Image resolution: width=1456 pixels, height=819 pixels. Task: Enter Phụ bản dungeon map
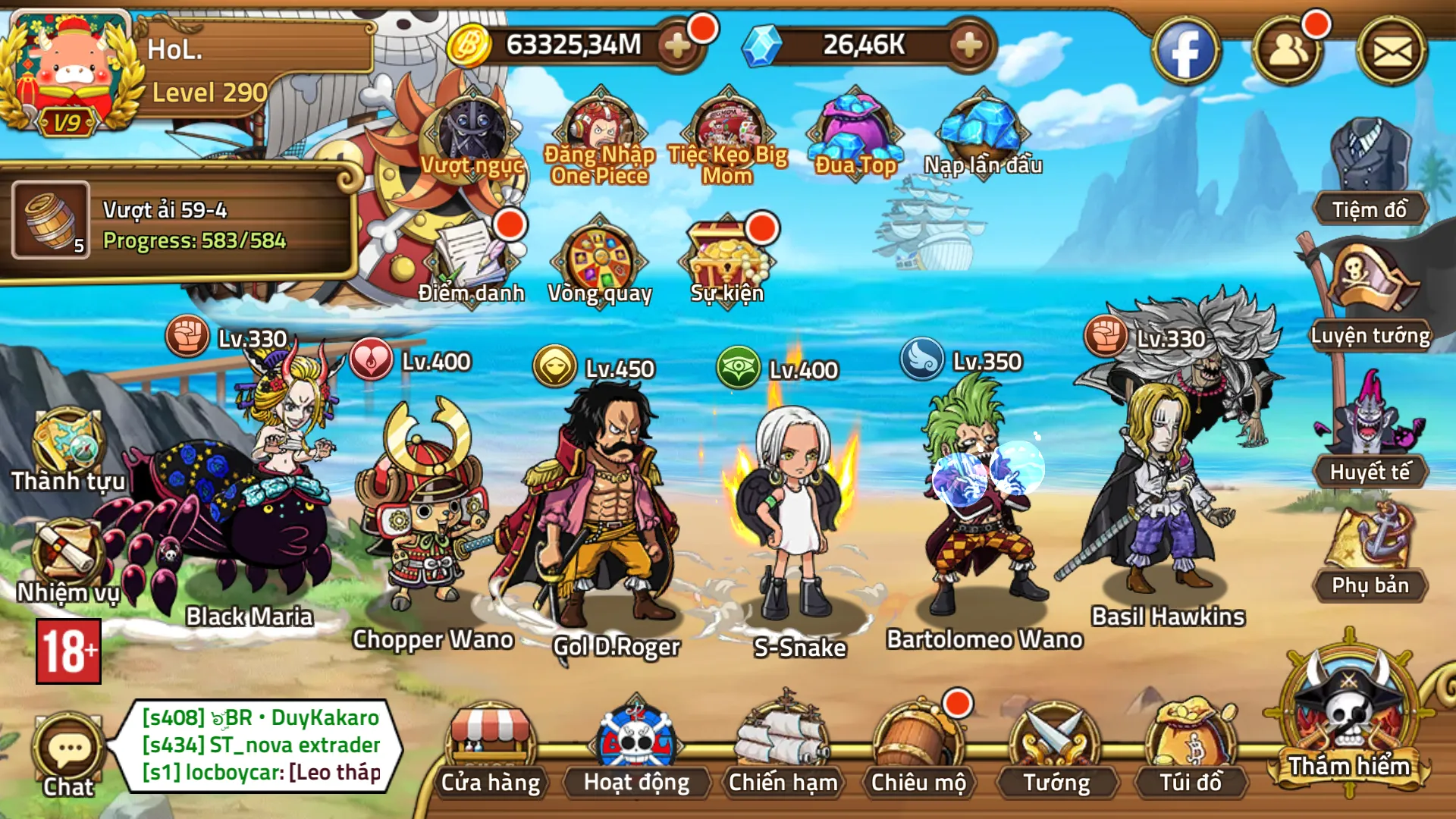point(1370,554)
